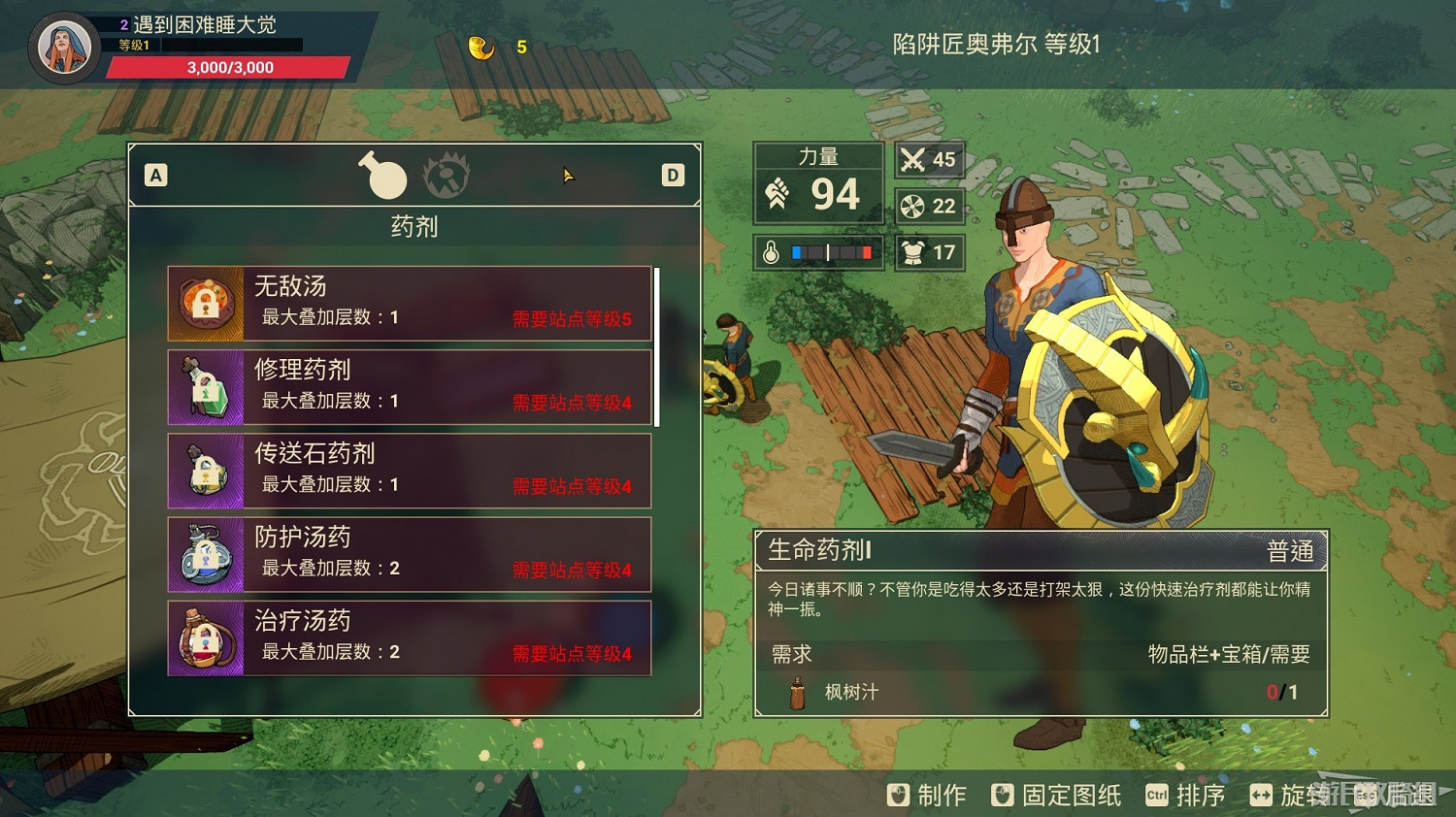Open the 药剂 category header

[413, 227]
